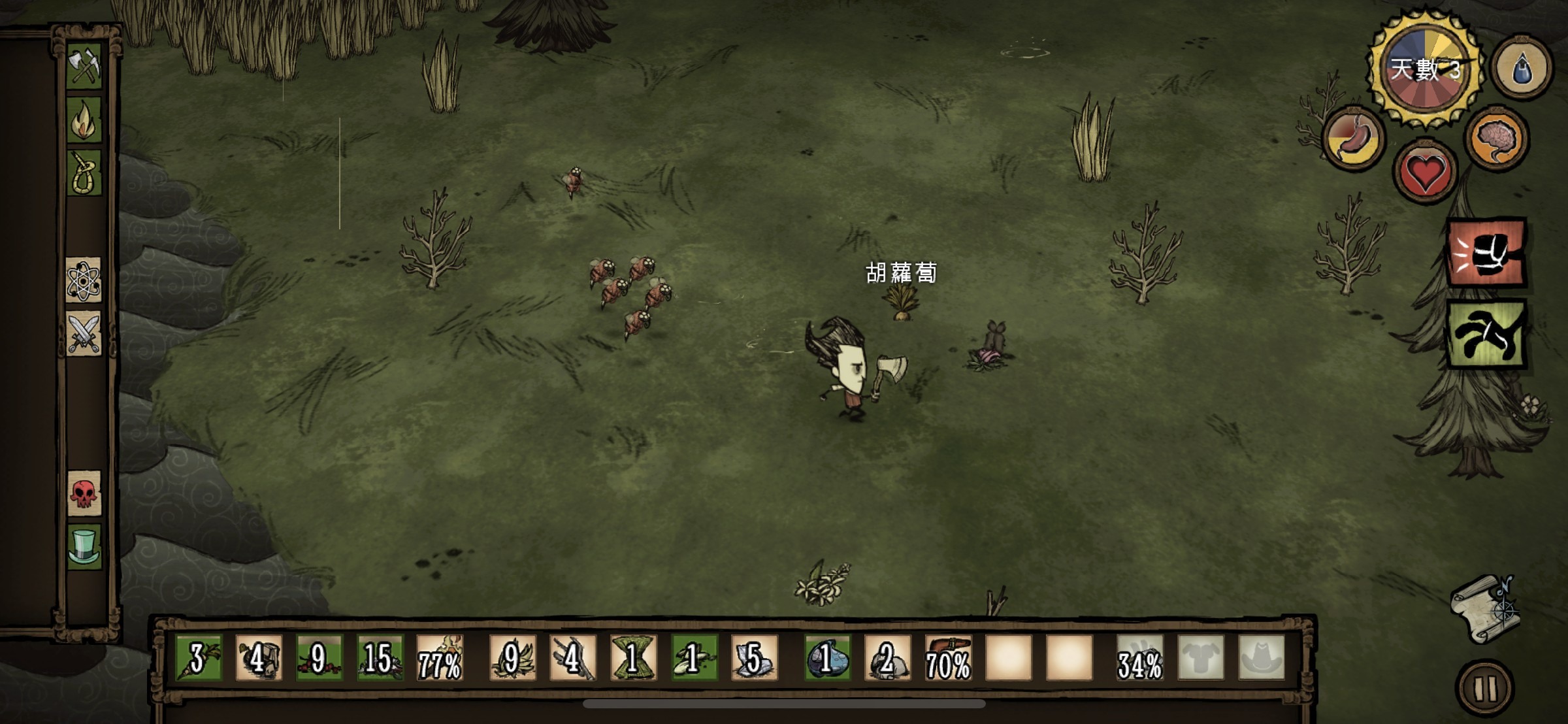Switch to the atom Science tab
This screenshot has width=1568, height=724.
click(x=84, y=280)
